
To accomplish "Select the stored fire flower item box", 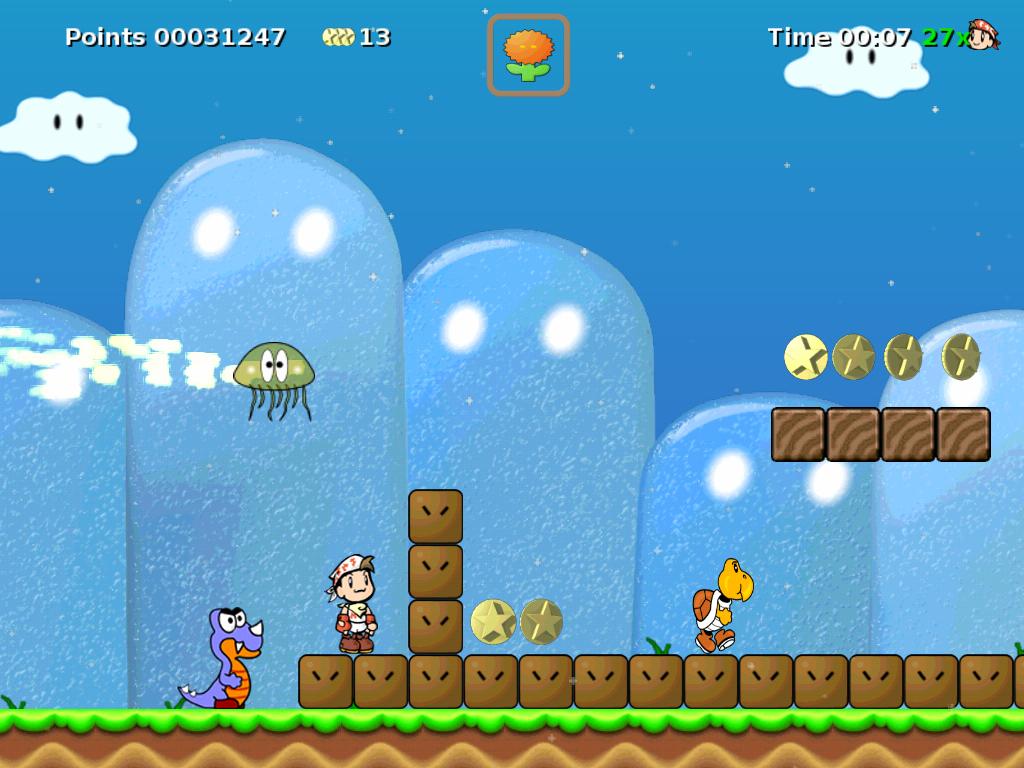I will 528,55.
